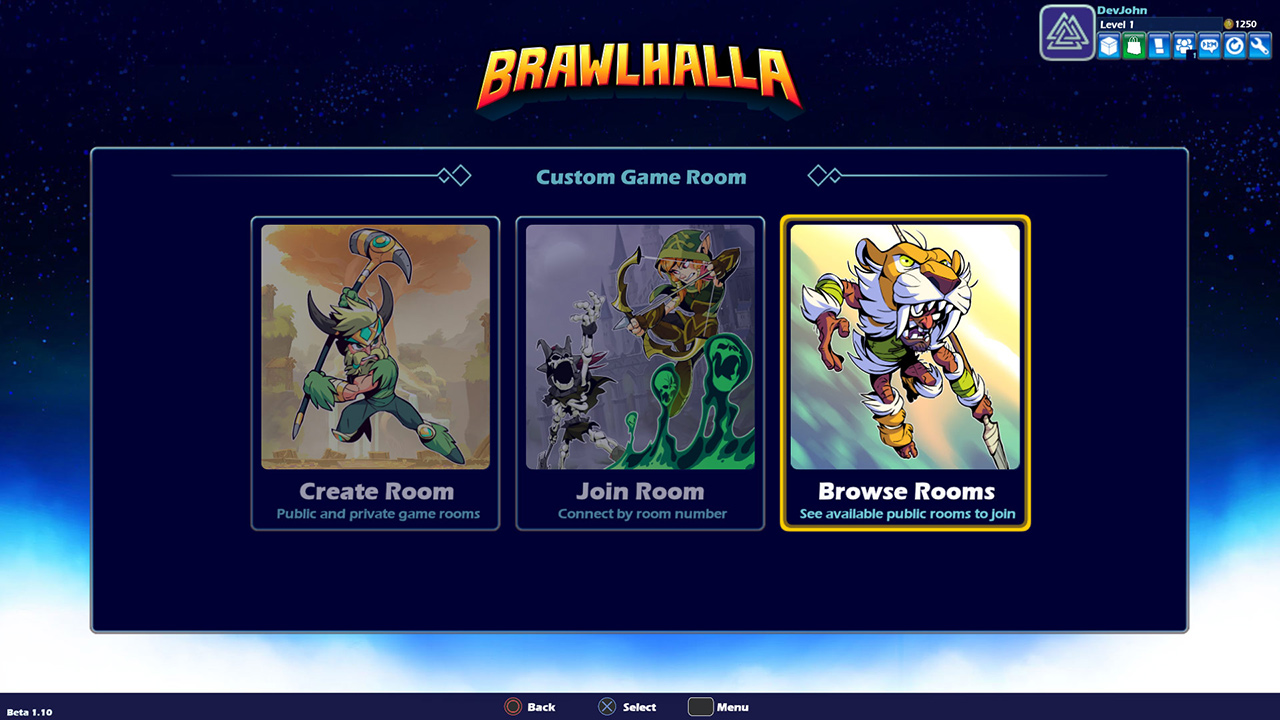This screenshot has width=1280, height=720.
Task: Open the green Mallhalla store icon
Action: pos(1133,46)
